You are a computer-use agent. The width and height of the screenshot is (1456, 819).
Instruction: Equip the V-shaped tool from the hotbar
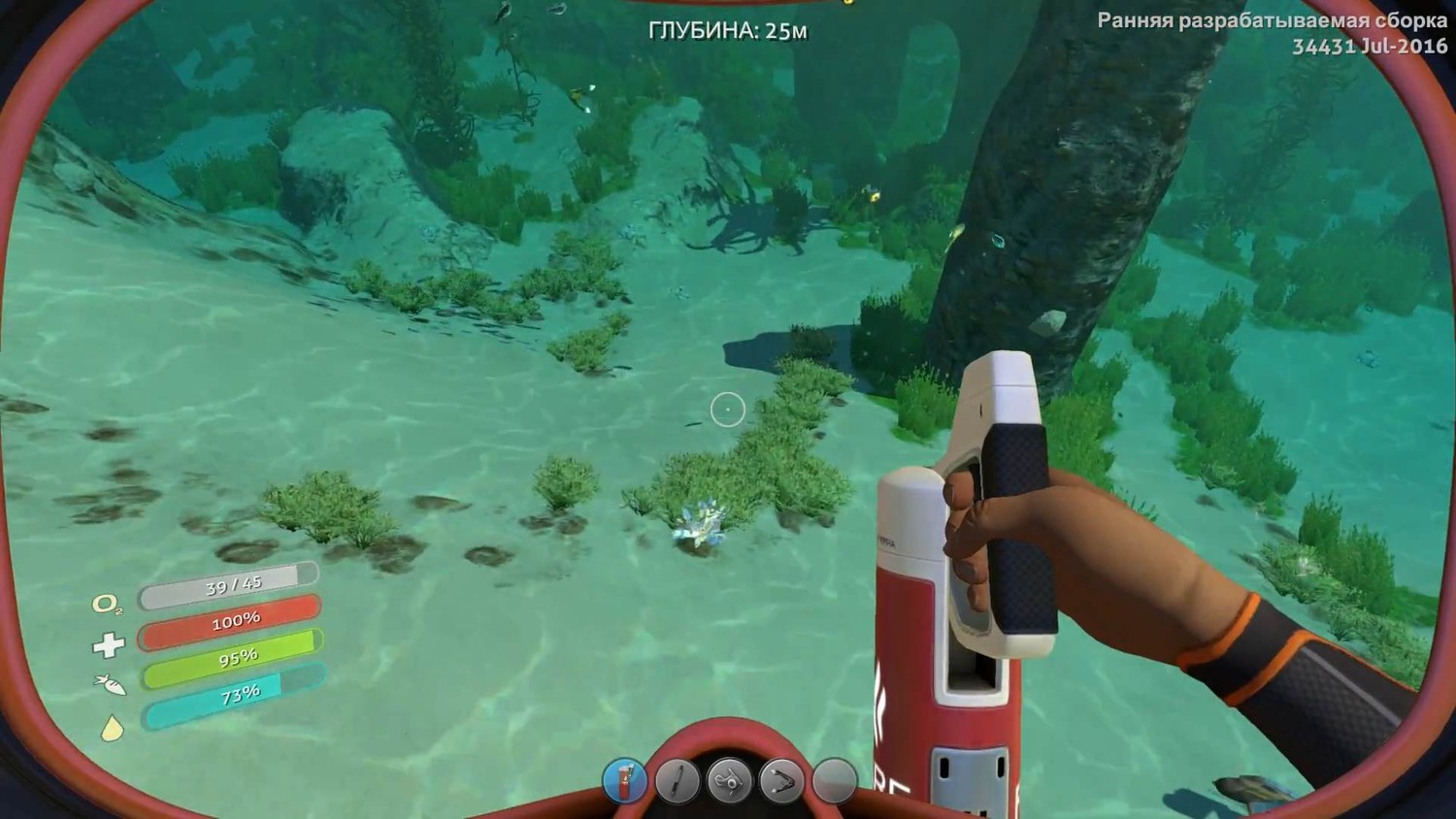(x=781, y=779)
